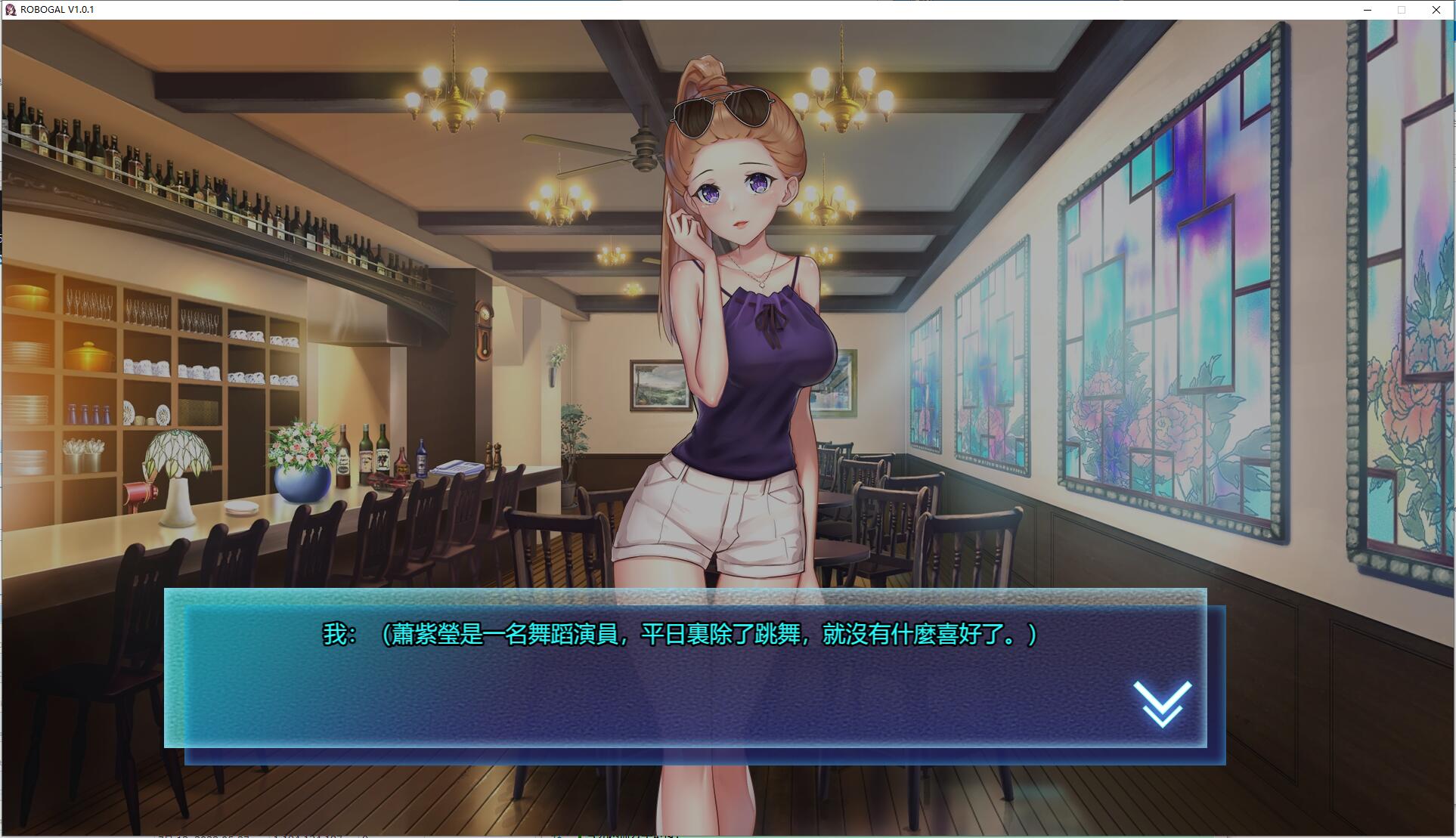Close the ROBOGAL game window
Image resolution: width=1456 pixels, height=838 pixels.
pos(1436,10)
